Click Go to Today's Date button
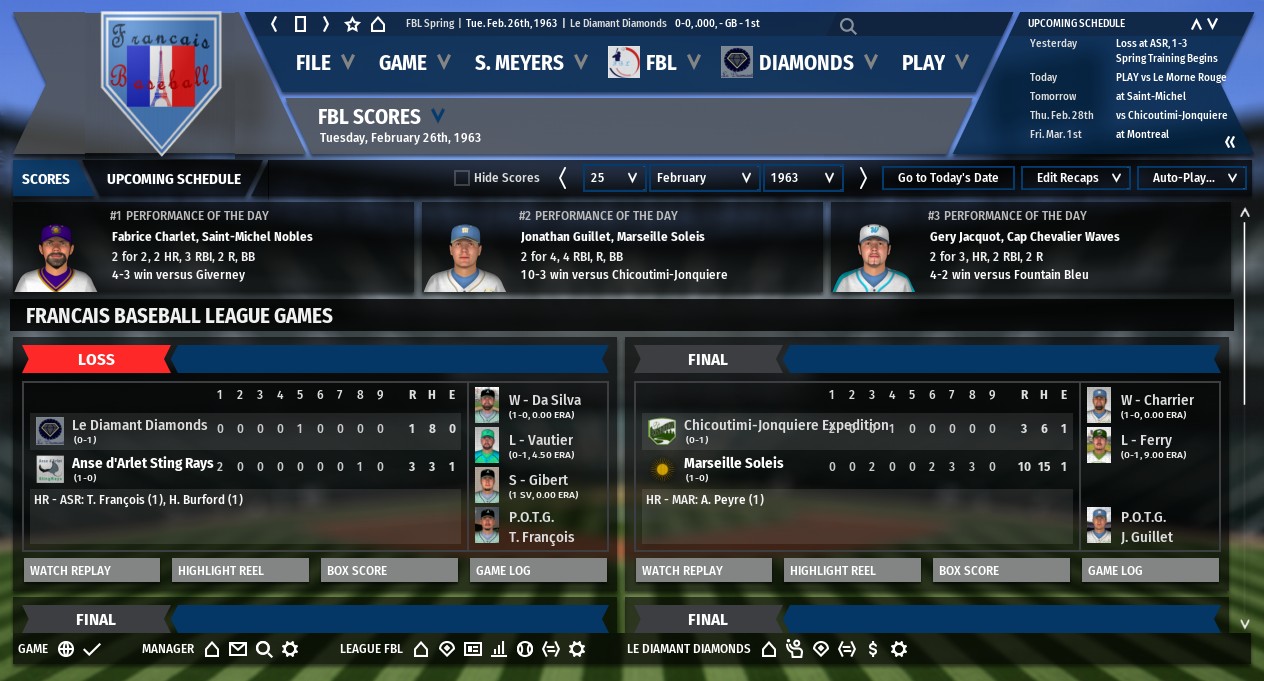This screenshot has width=1264, height=681. (x=948, y=178)
